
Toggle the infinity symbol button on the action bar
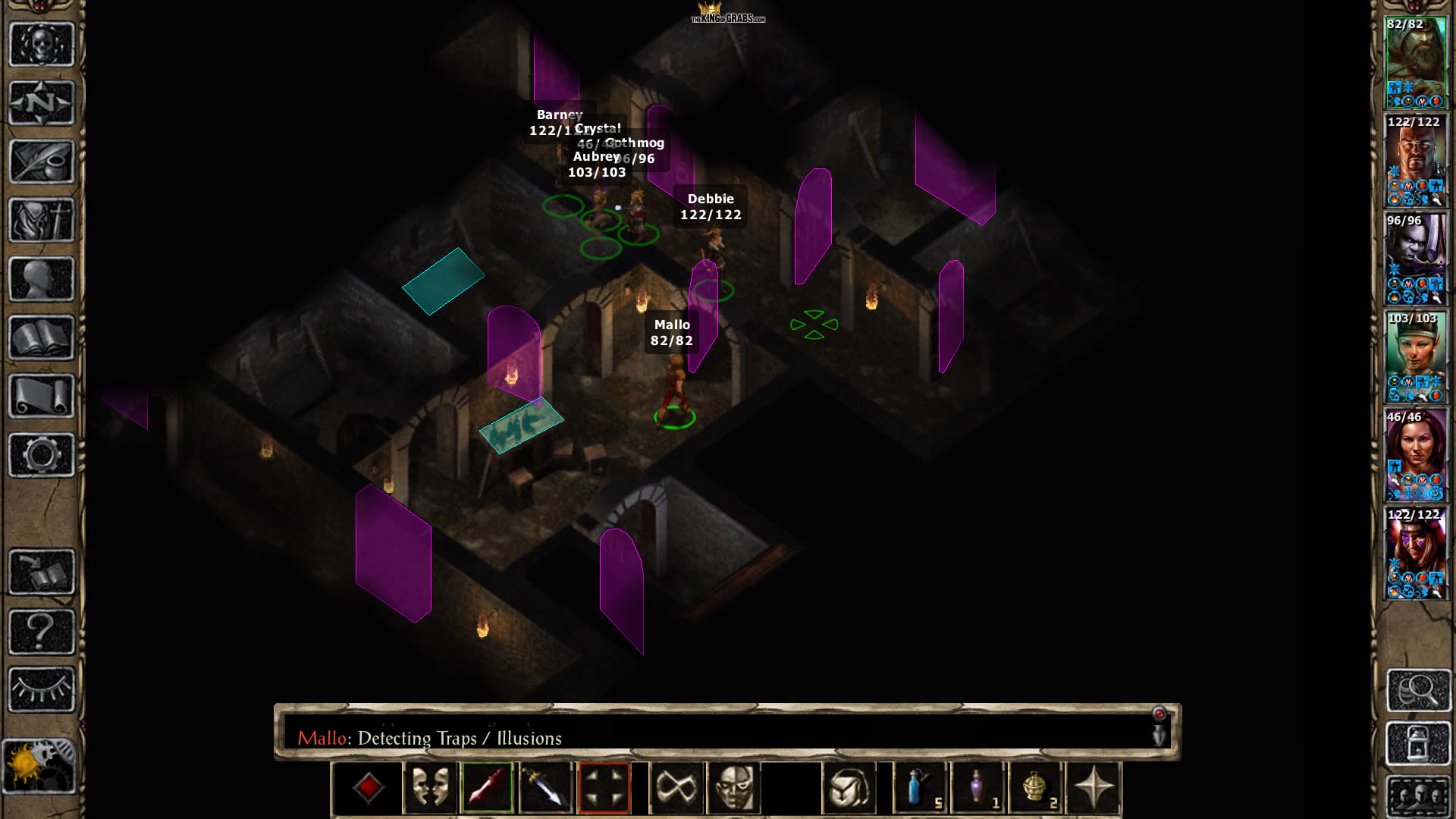[676, 788]
